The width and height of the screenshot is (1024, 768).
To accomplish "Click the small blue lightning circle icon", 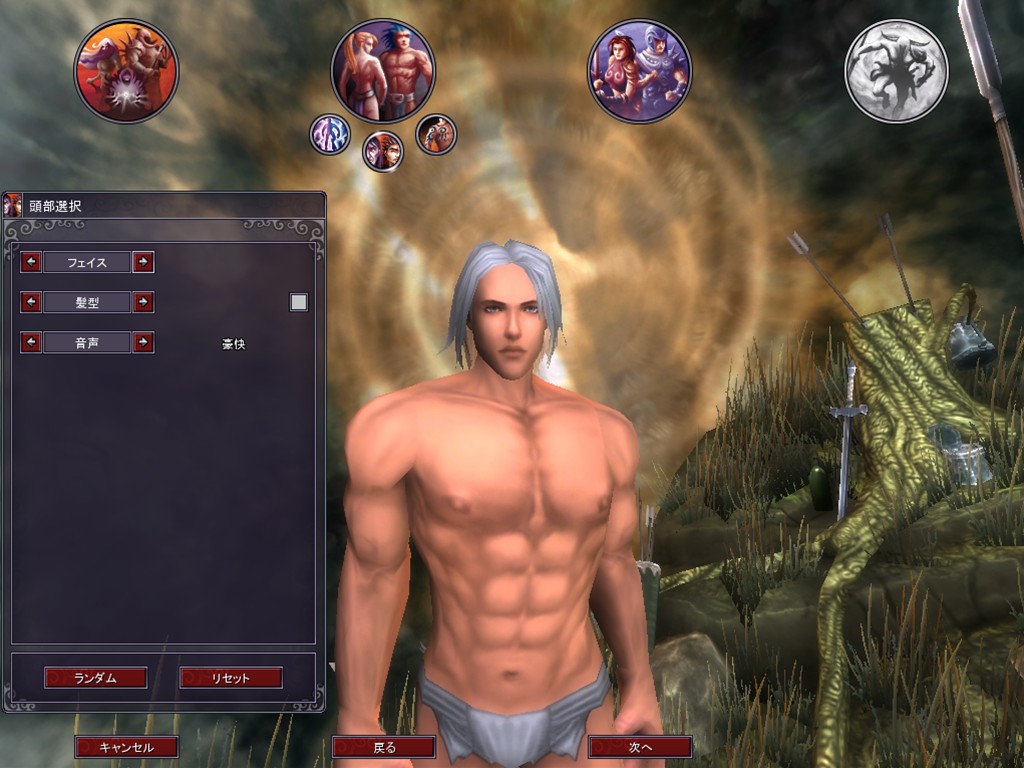I will click(329, 134).
